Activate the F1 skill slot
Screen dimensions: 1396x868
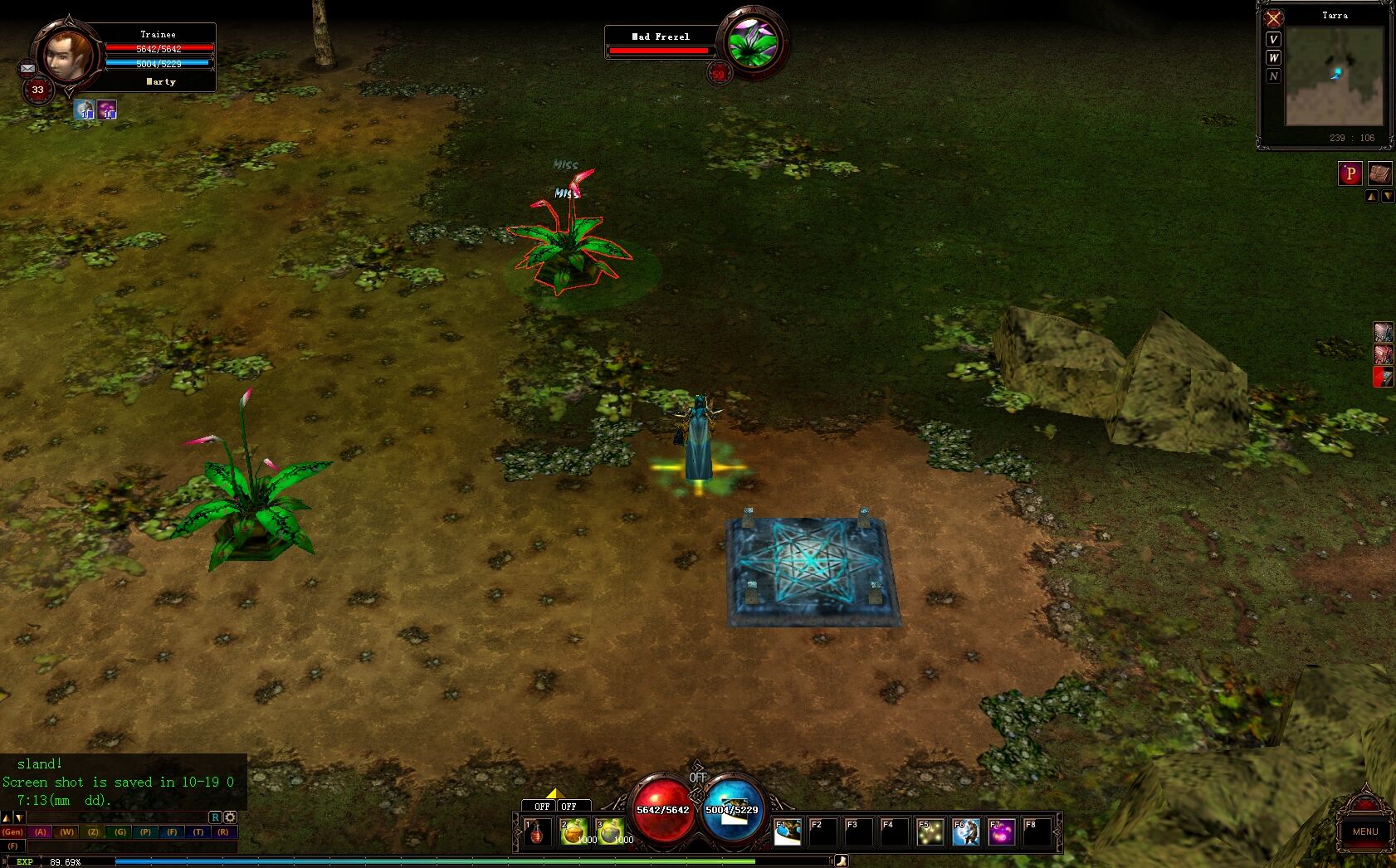click(788, 831)
